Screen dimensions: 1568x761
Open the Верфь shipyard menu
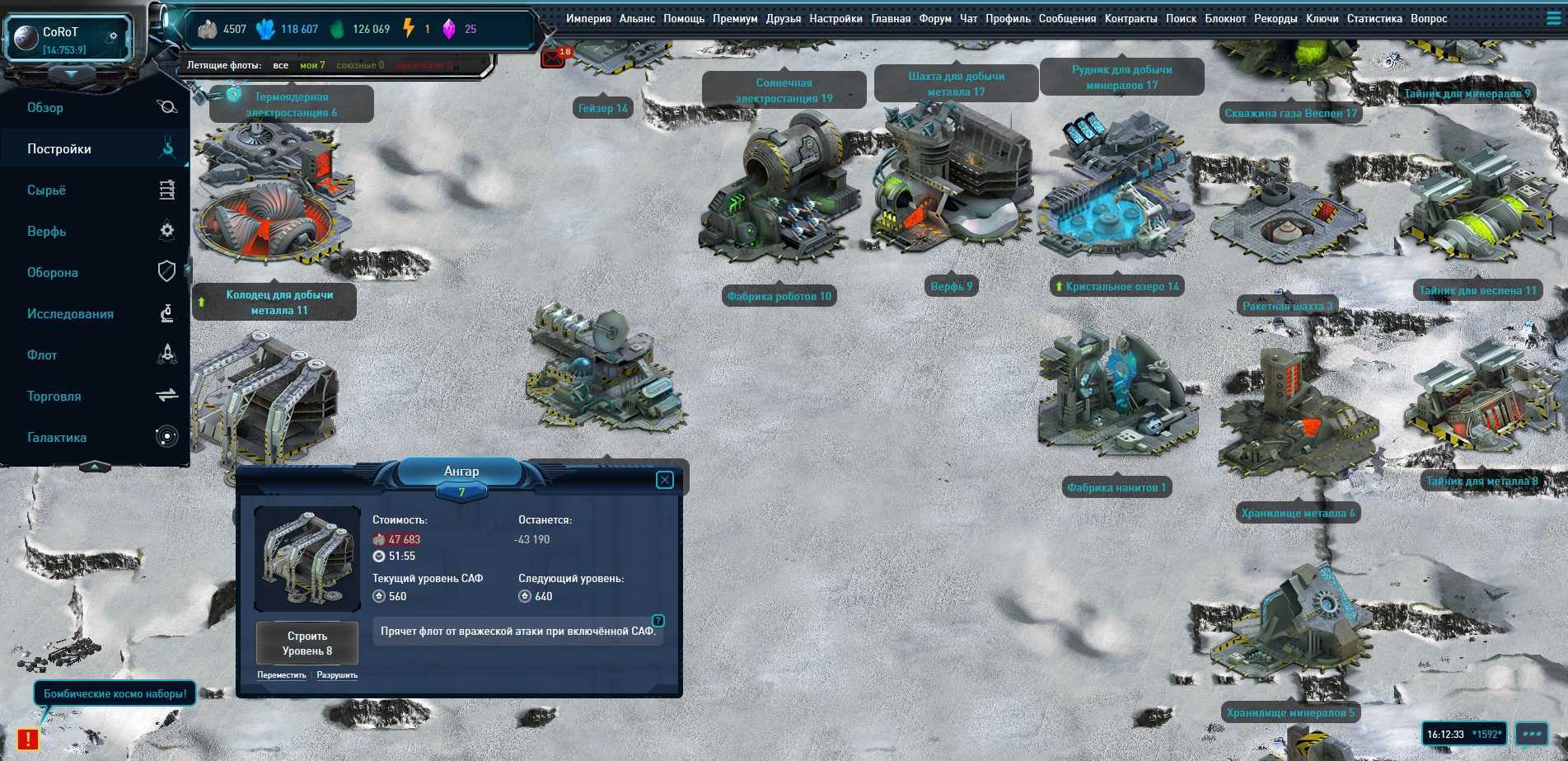point(46,232)
